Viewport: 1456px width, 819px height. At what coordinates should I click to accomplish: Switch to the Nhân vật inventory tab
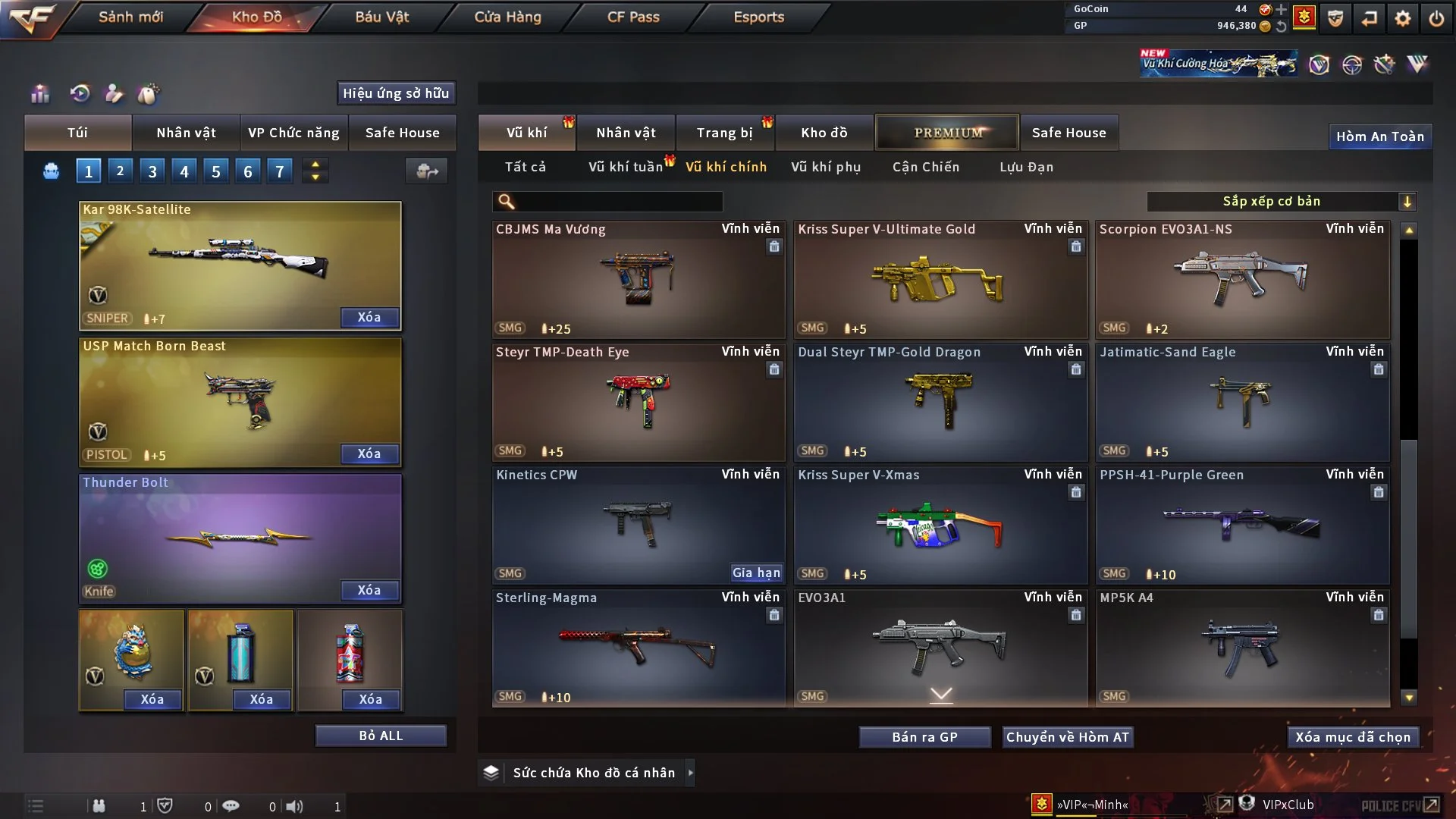[x=626, y=133]
